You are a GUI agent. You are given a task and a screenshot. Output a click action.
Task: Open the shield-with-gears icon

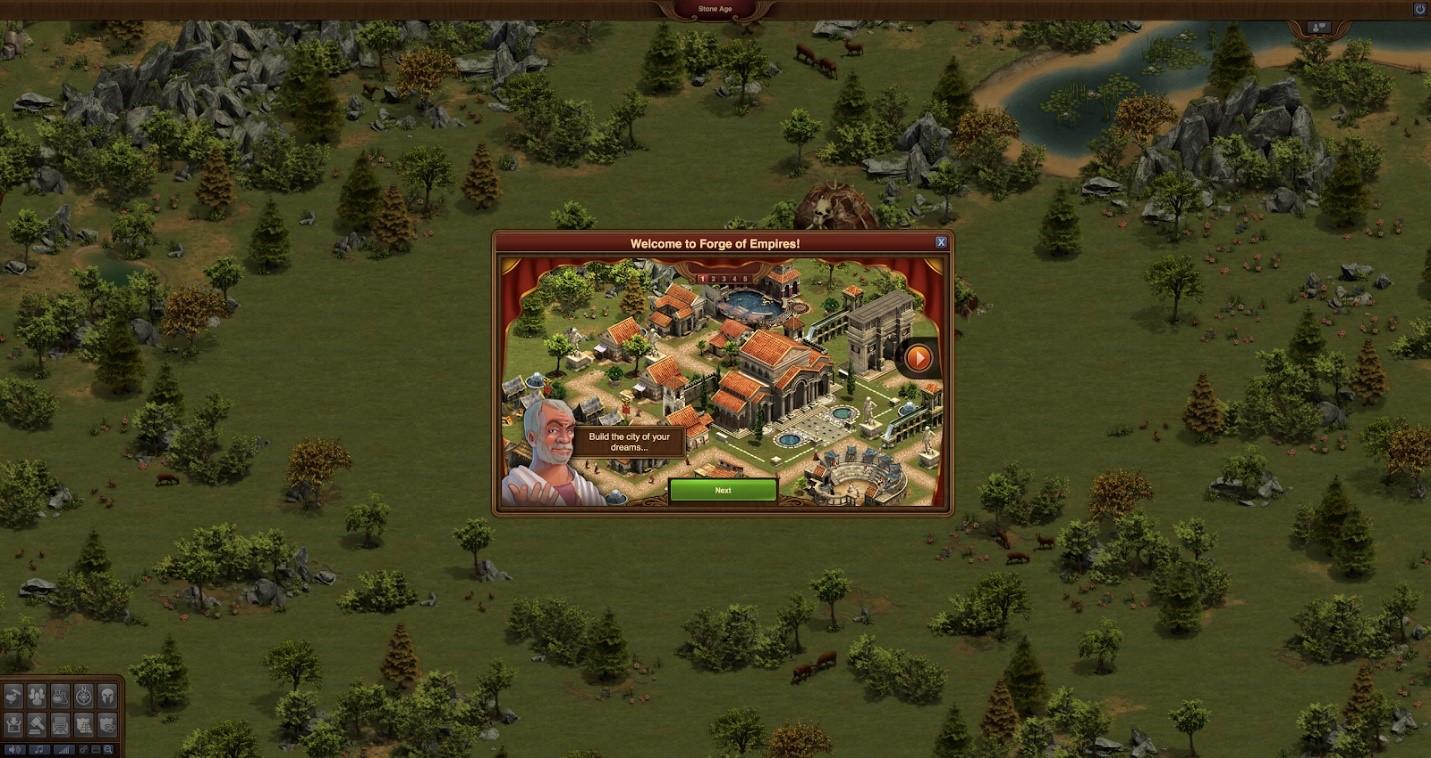click(x=107, y=724)
